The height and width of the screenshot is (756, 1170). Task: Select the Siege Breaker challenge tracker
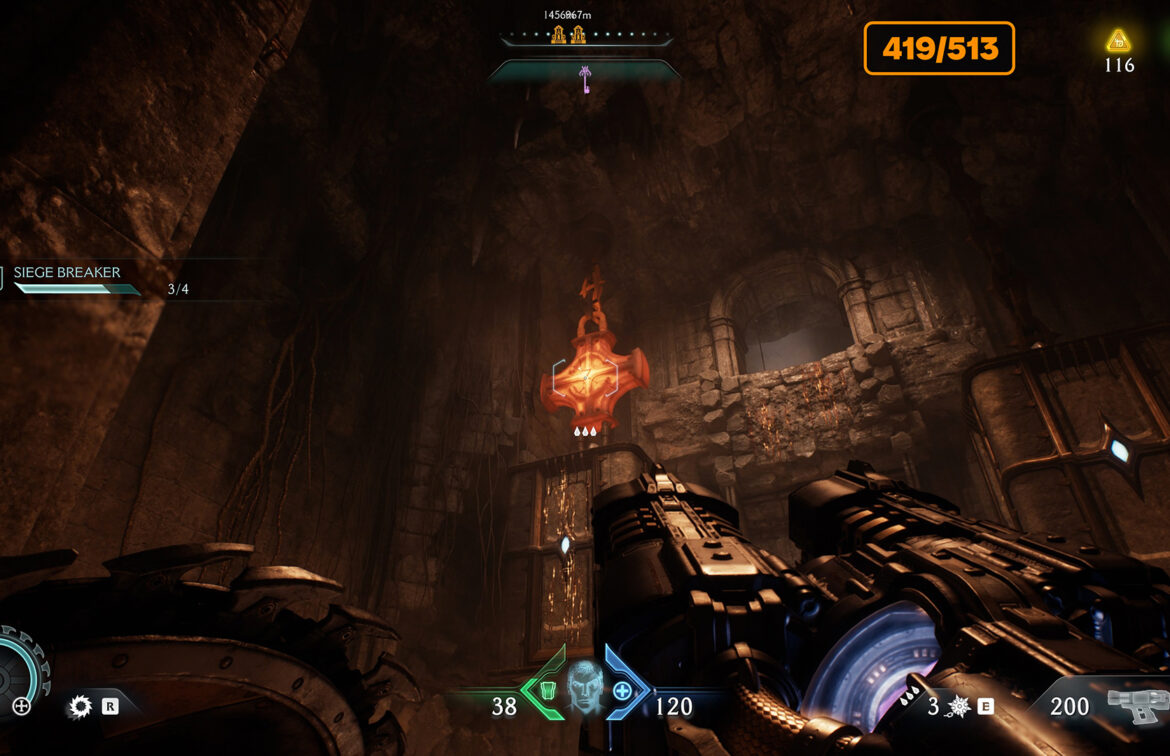click(68, 280)
